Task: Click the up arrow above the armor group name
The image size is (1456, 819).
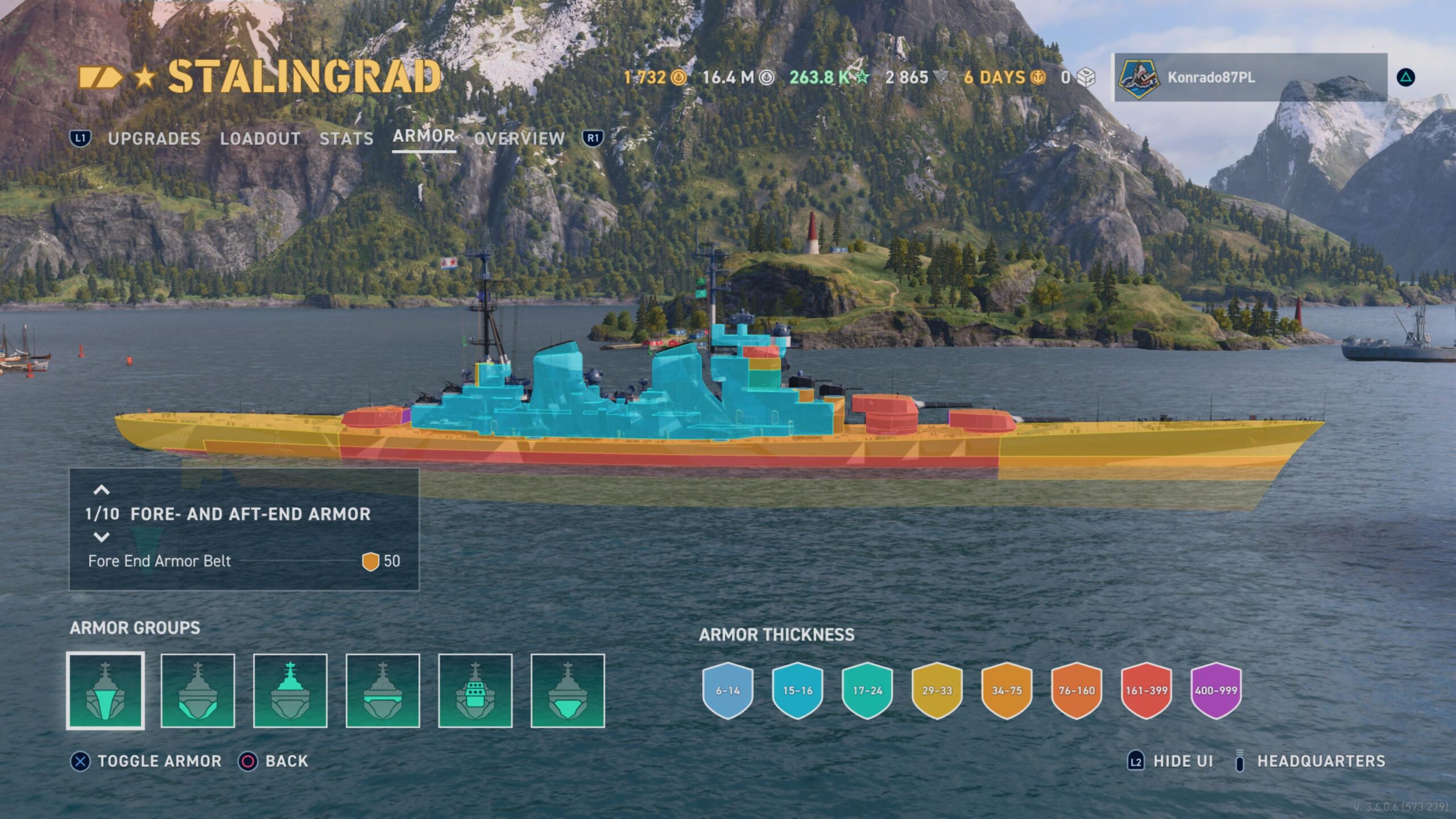Action: 101,490
